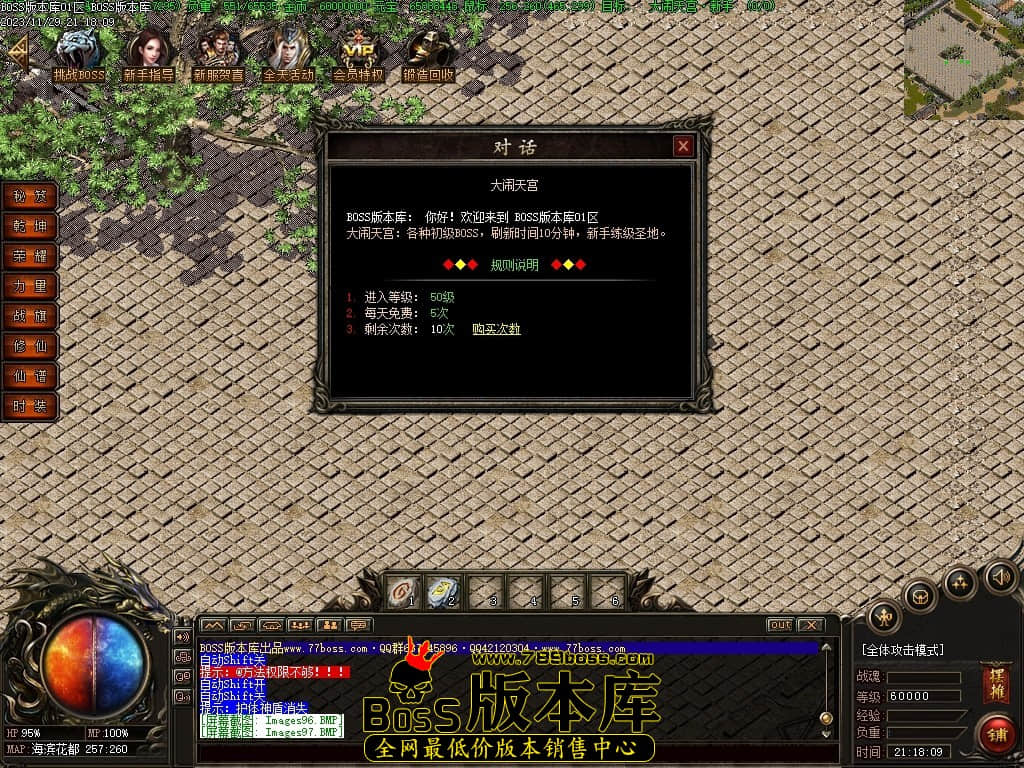Open the 修仙 cultivation menu
This screenshot has height=768, width=1024.
pyautogui.click(x=30, y=346)
